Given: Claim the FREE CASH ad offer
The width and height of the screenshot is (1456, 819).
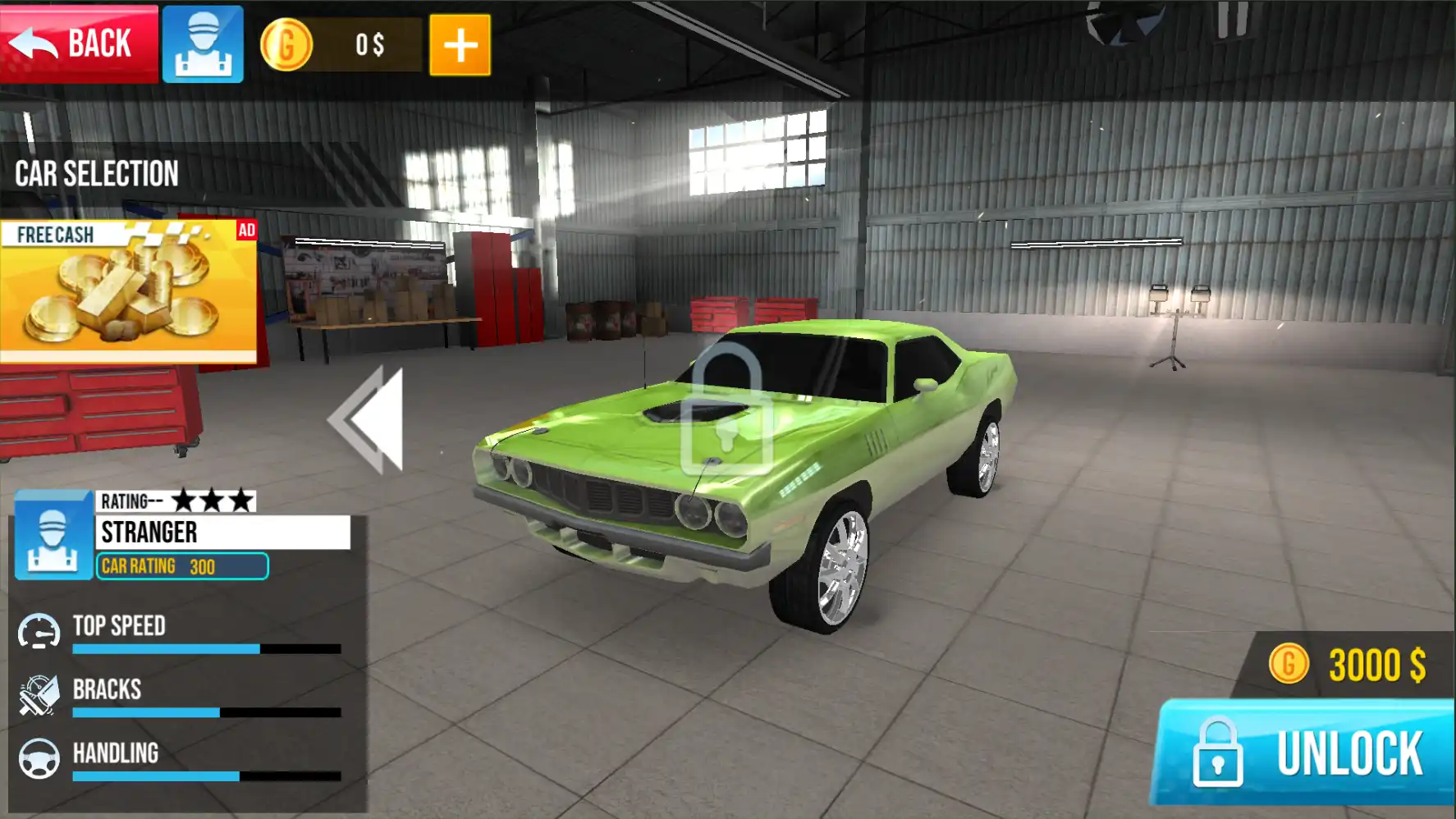Looking at the screenshot, I should coord(129,291).
